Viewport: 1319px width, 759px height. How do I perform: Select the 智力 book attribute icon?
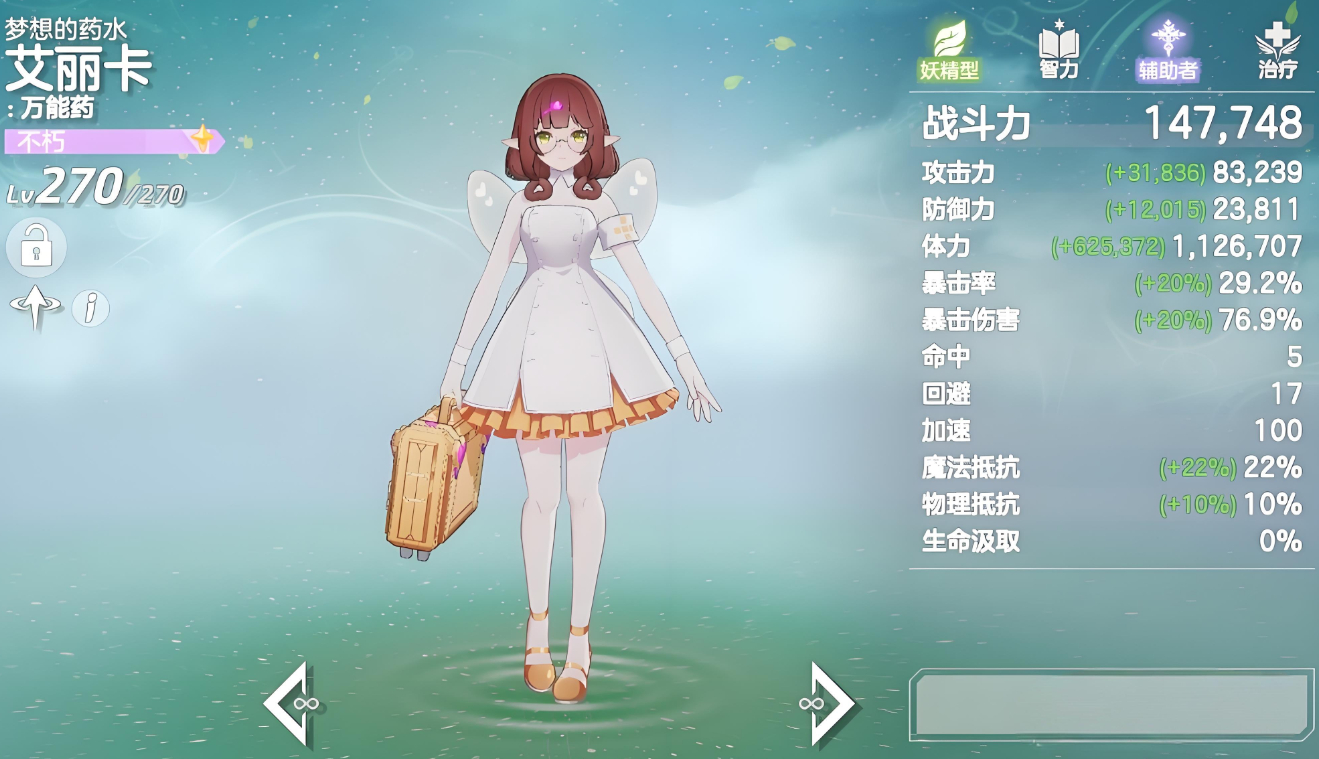pyautogui.click(x=1059, y=49)
